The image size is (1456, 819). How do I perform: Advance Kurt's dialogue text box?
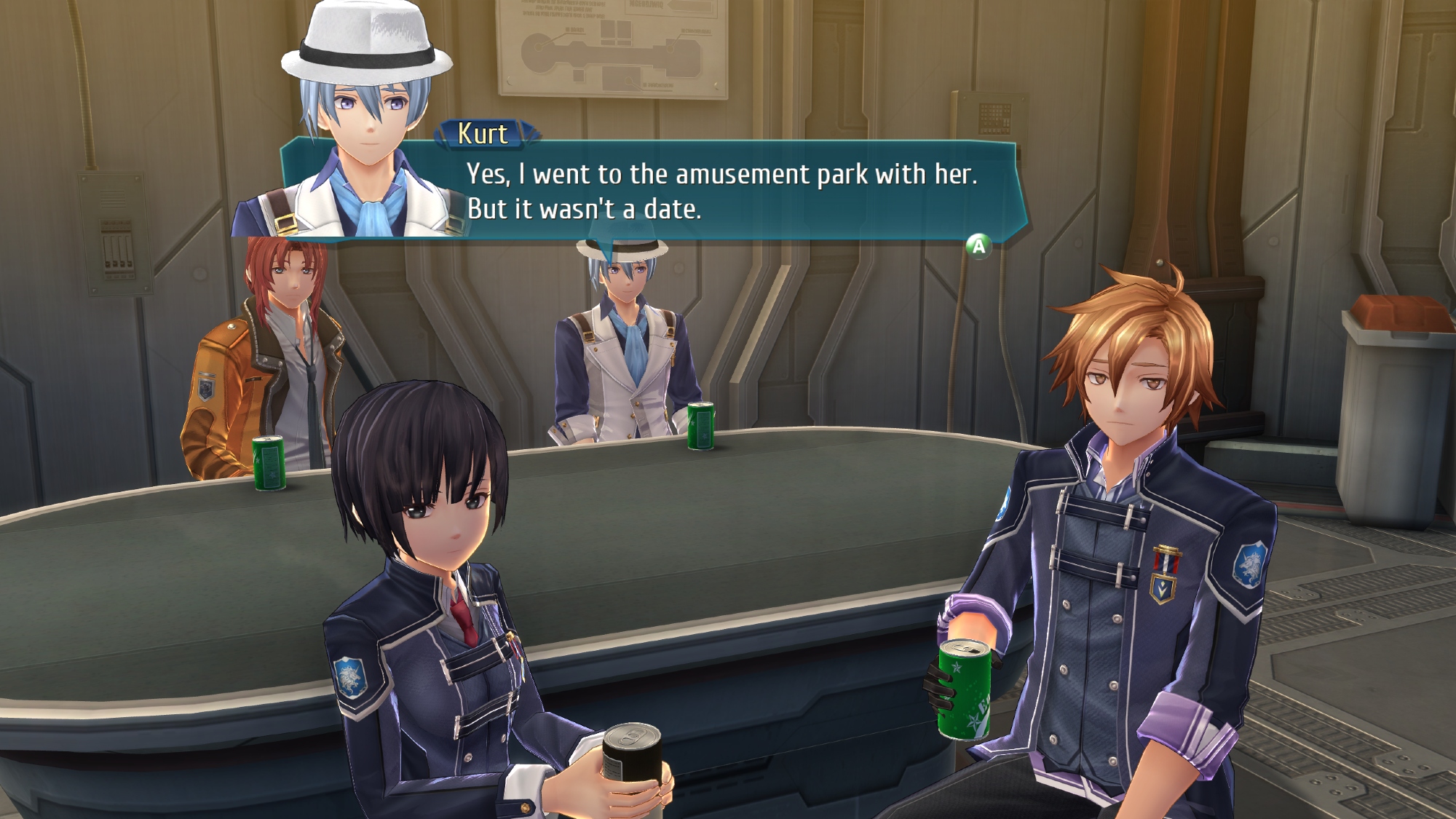coord(978,247)
